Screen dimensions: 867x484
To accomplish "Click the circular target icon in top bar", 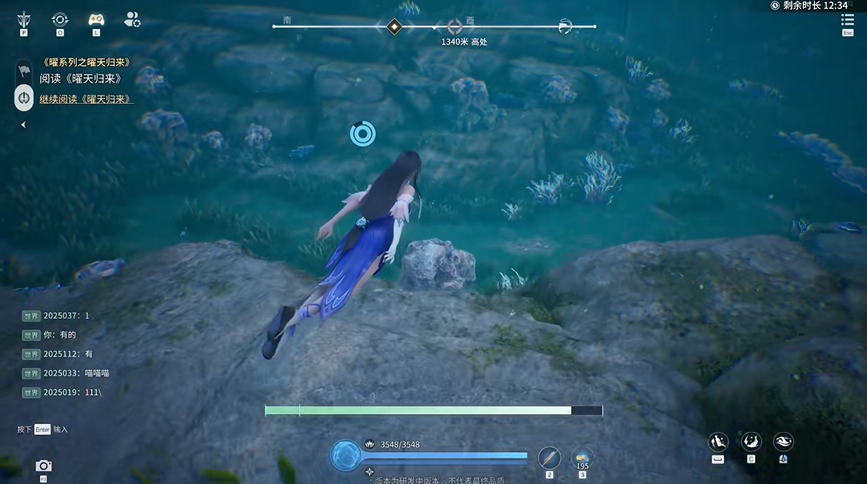I will click(x=60, y=19).
